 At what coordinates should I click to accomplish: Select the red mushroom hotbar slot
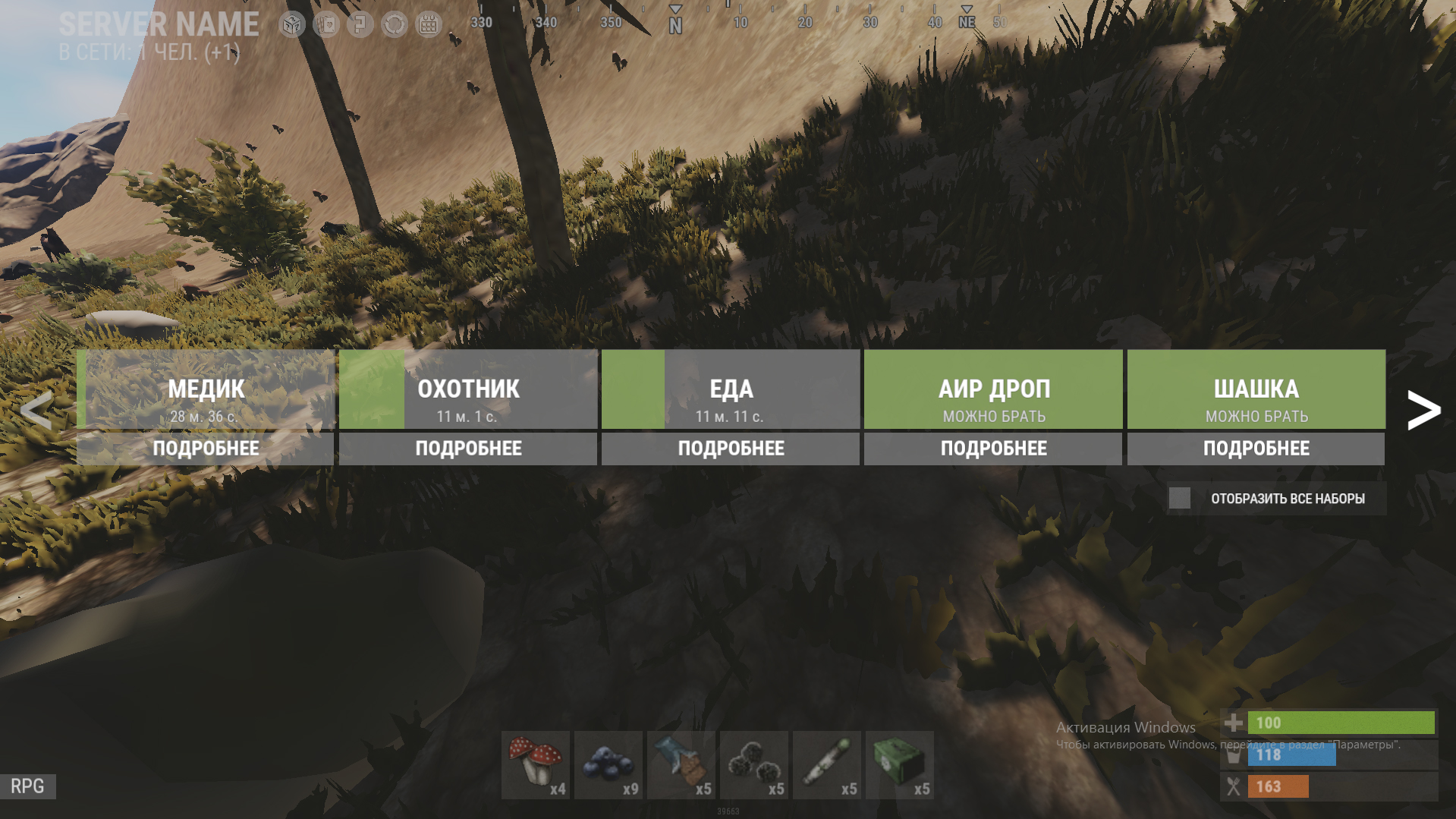(x=536, y=765)
